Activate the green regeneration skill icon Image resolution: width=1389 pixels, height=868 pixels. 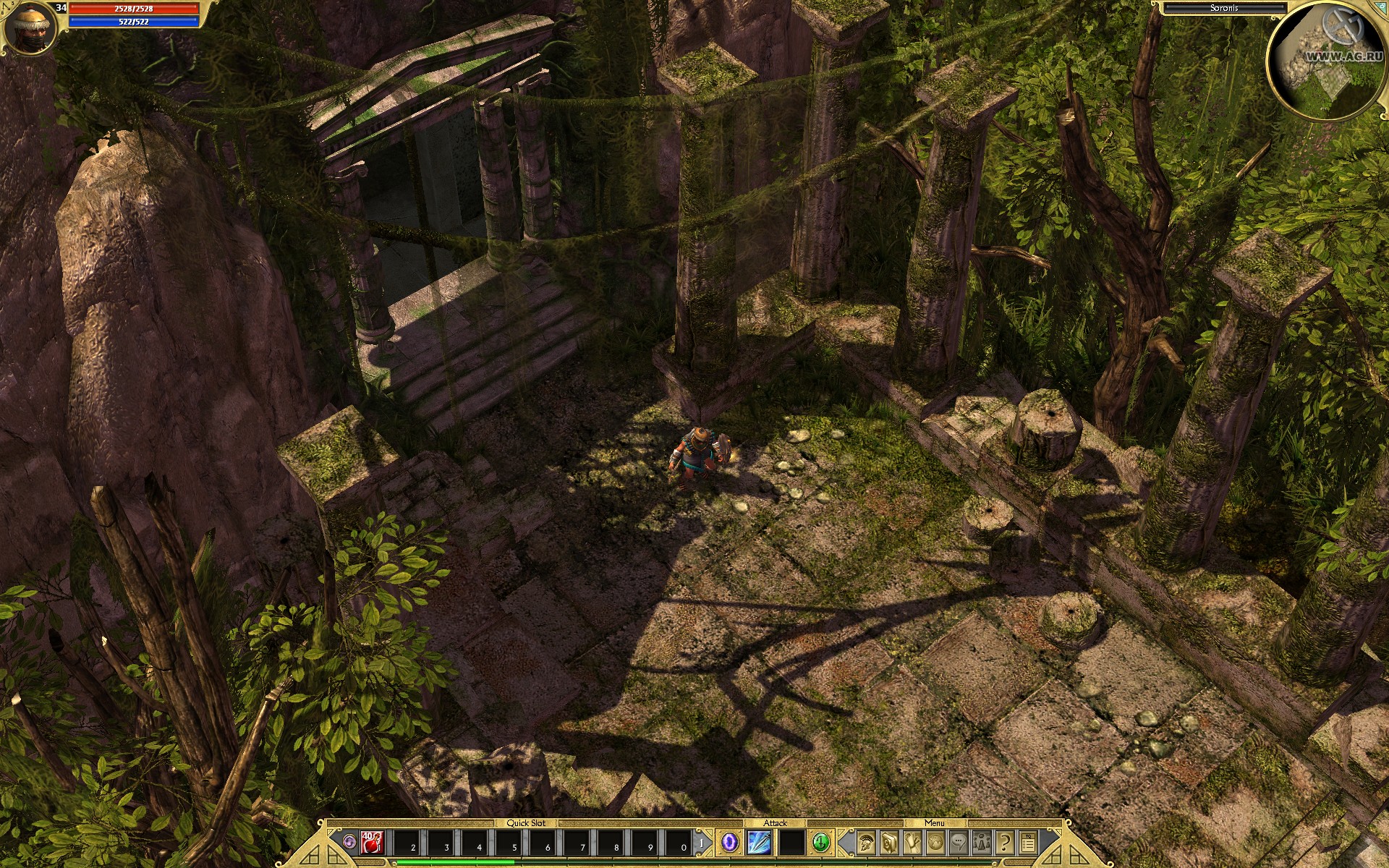pyautogui.click(x=821, y=842)
